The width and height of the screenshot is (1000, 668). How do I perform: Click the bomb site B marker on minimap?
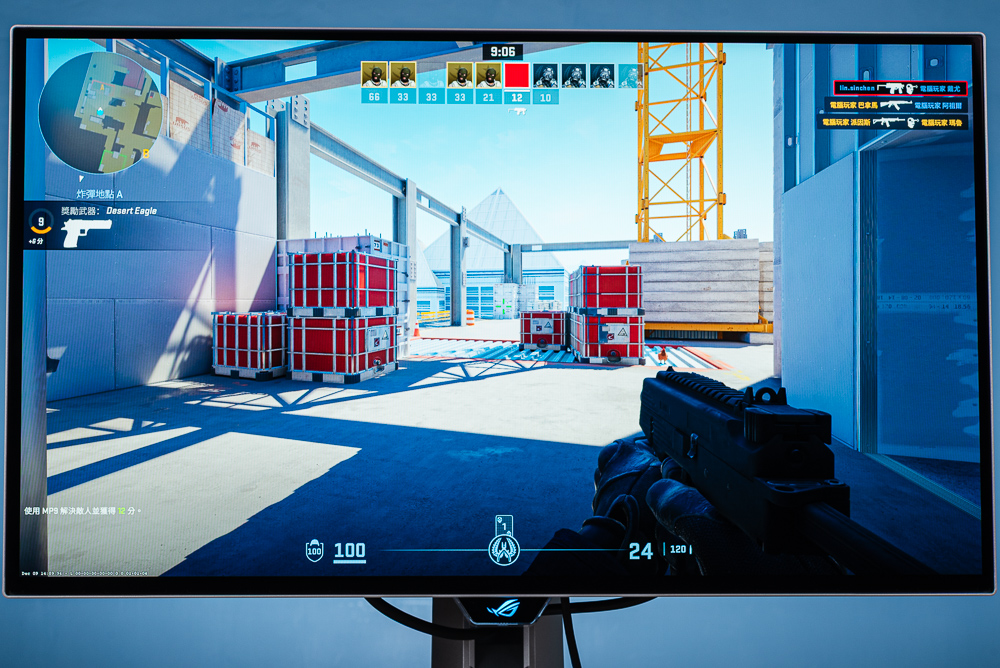point(146,153)
